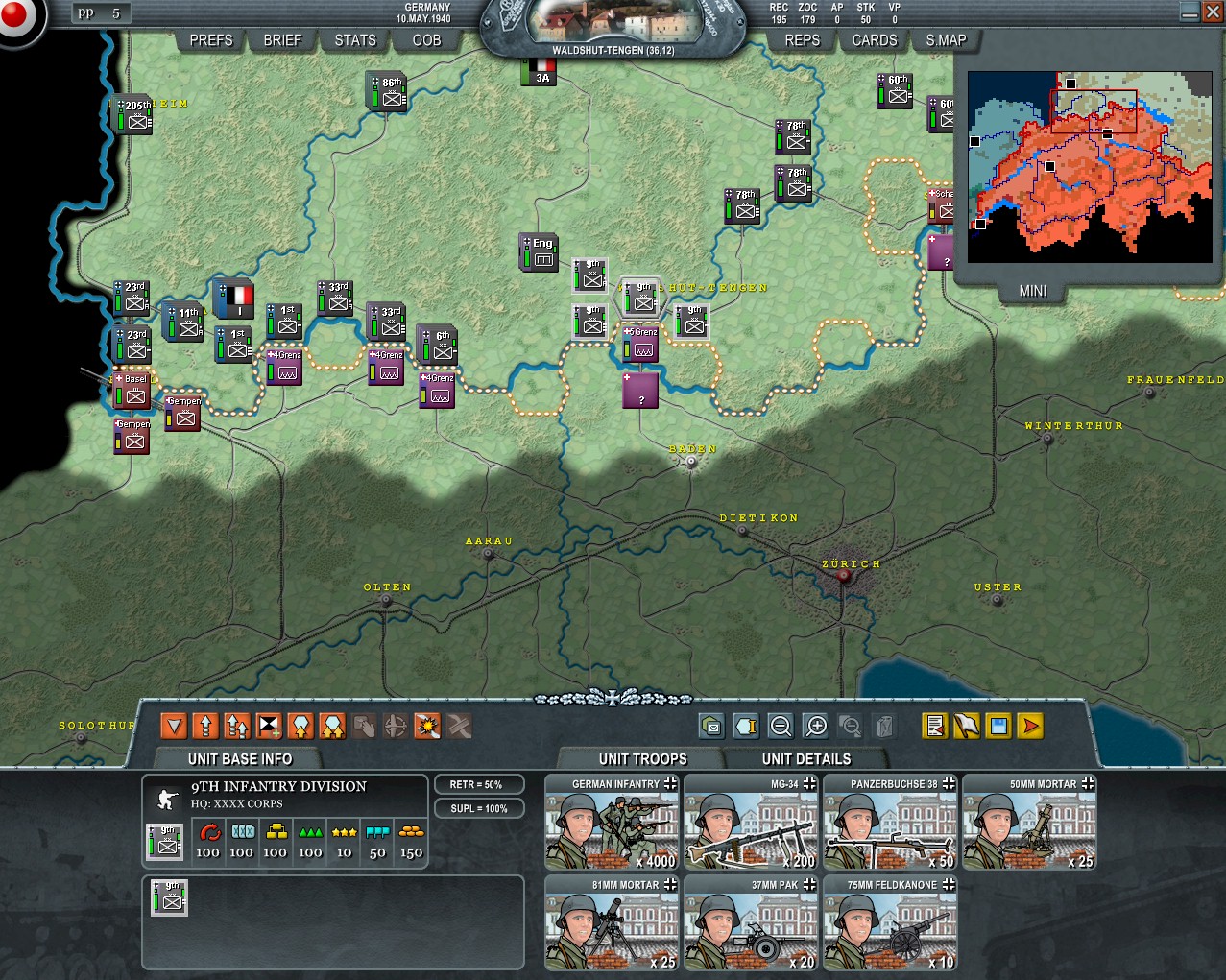Screen dimensions: 1226x980
Task: Switch to the UNIT DETAILS tab
Action: click(806, 759)
